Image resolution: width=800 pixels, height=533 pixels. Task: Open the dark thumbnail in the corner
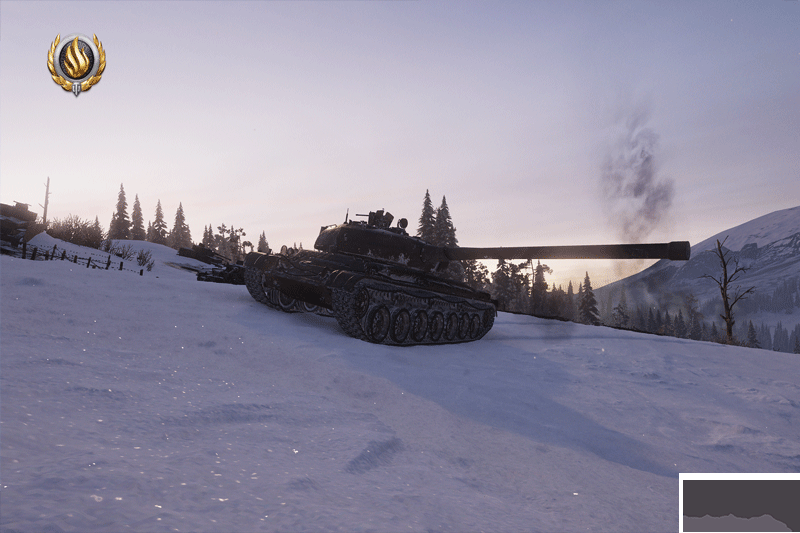741,504
